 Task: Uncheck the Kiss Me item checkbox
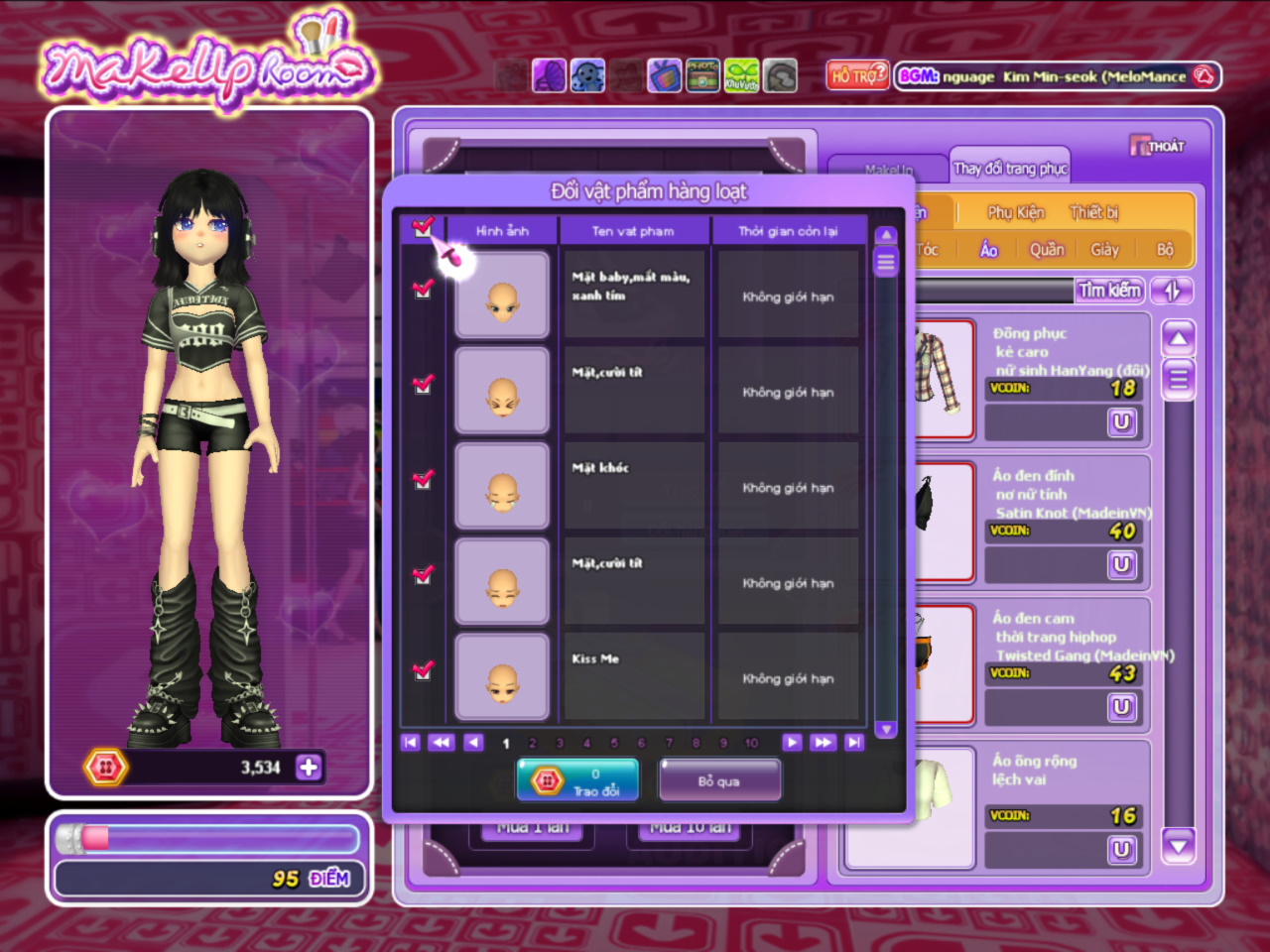pyautogui.click(x=424, y=670)
